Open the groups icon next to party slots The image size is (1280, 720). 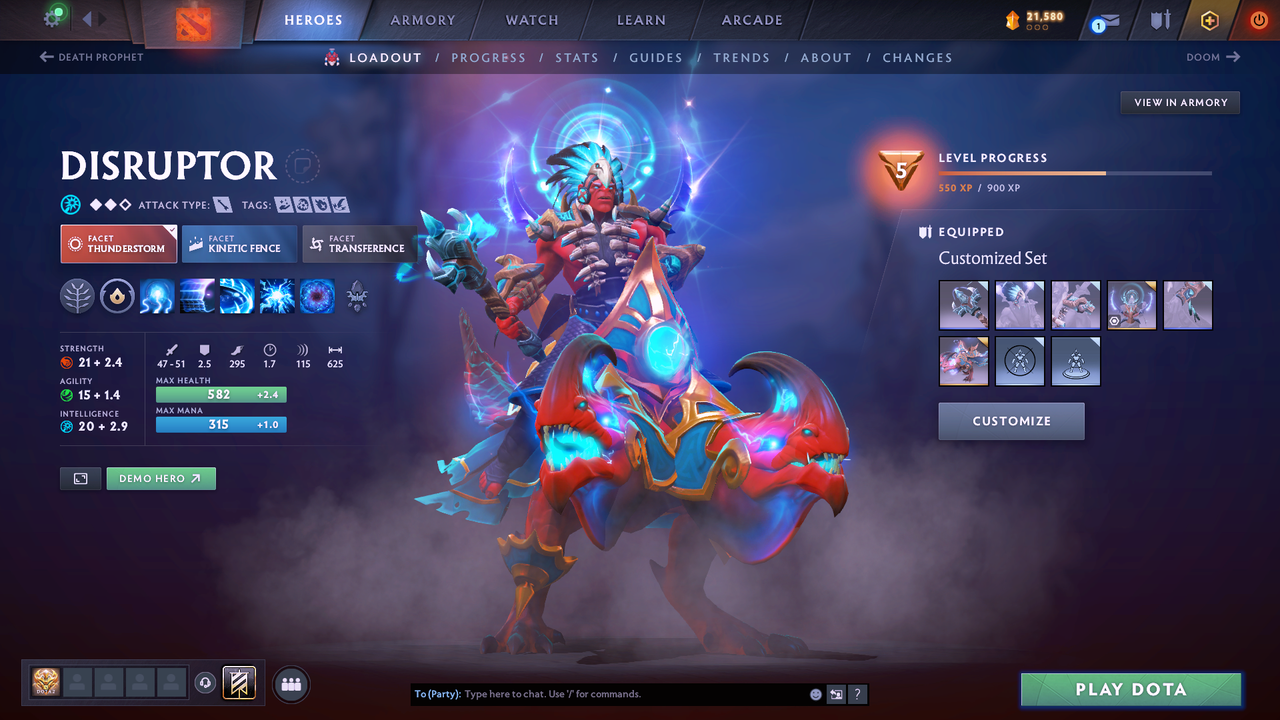(x=289, y=683)
